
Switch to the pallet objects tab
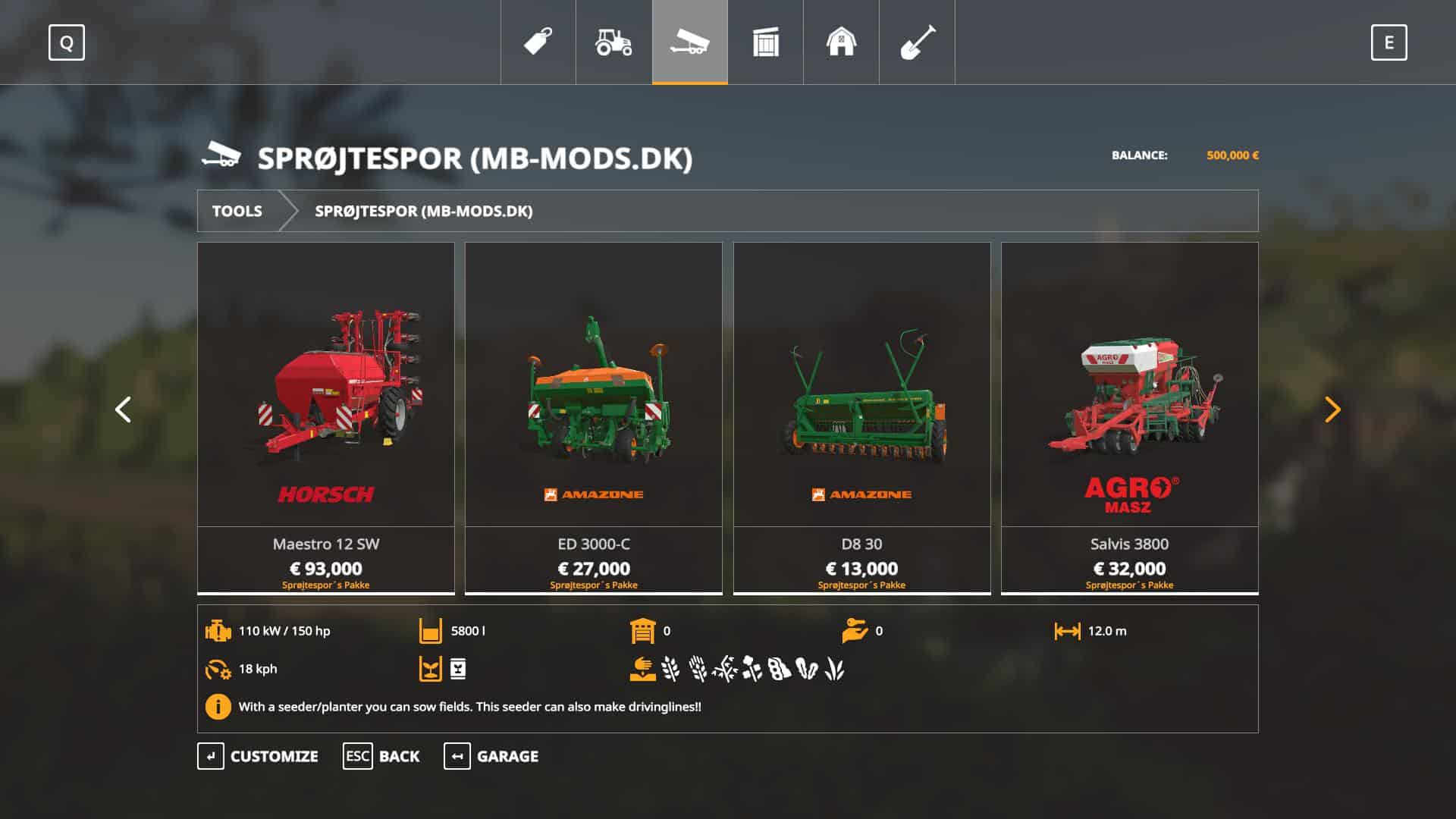pos(766,42)
